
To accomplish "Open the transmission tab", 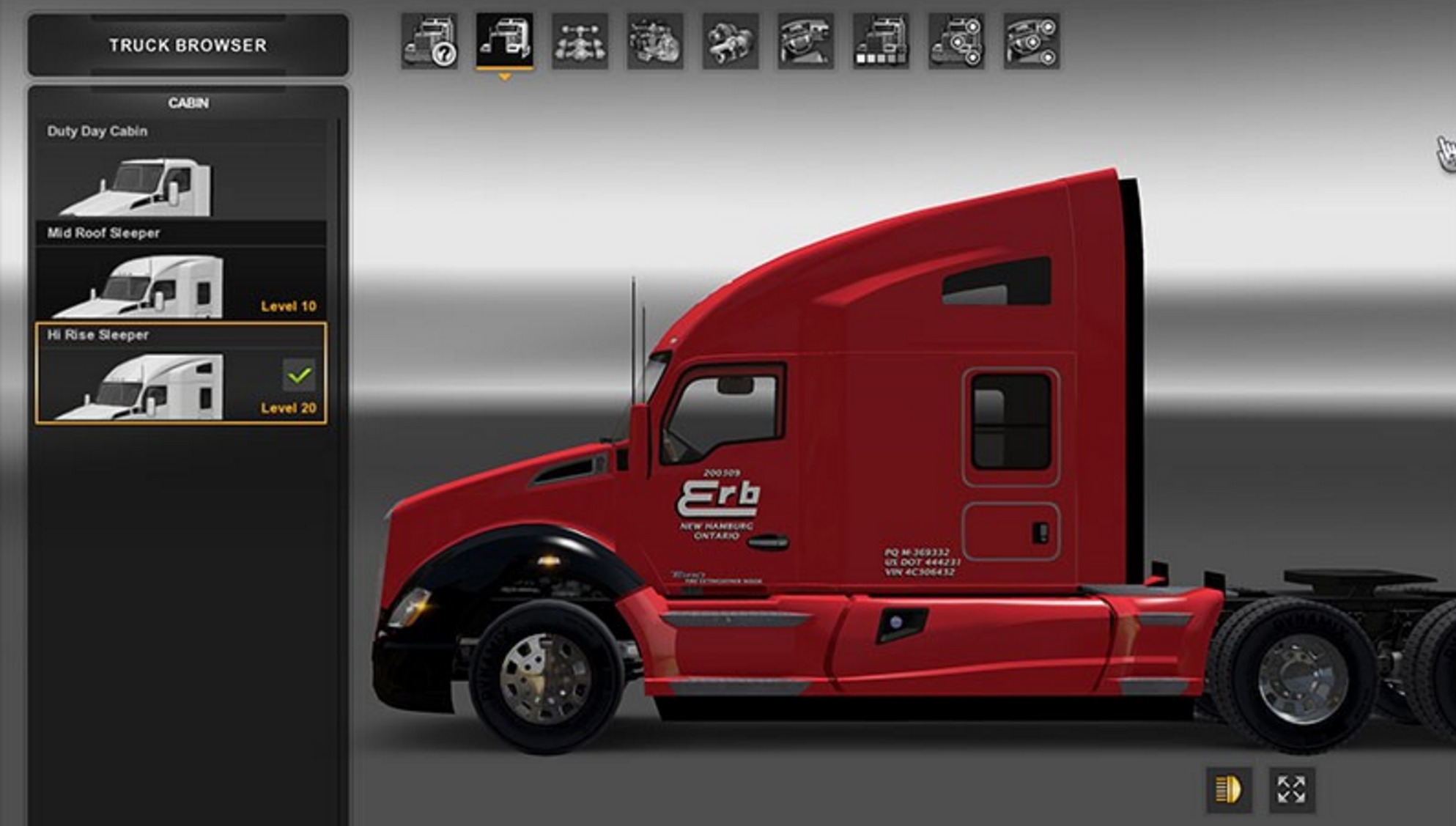I will point(731,42).
